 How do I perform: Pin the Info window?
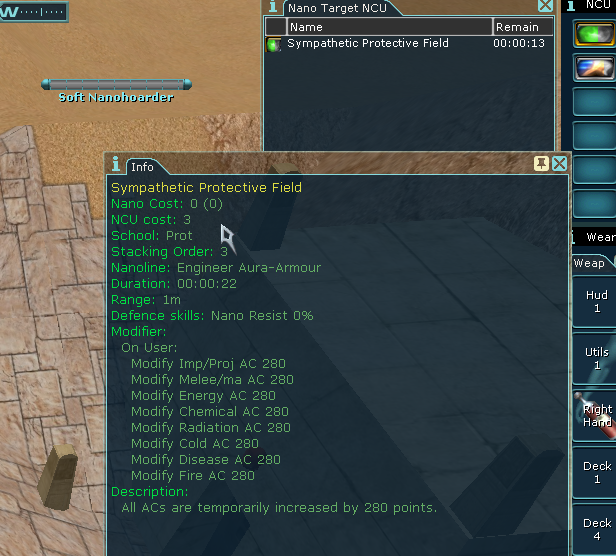coord(541,163)
